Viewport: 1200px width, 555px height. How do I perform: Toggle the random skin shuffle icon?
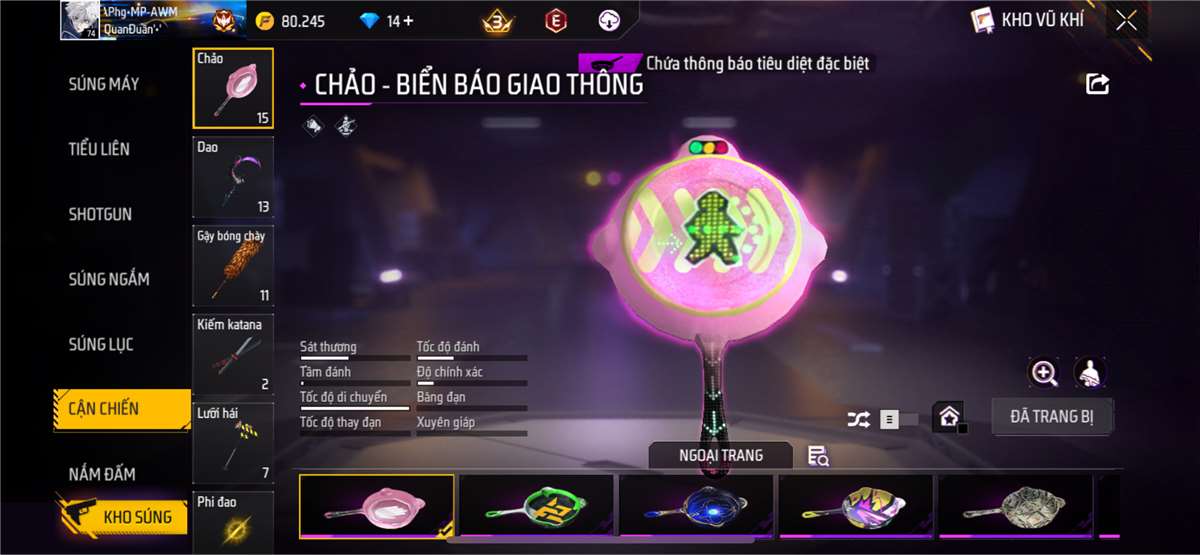click(x=858, y=420)
